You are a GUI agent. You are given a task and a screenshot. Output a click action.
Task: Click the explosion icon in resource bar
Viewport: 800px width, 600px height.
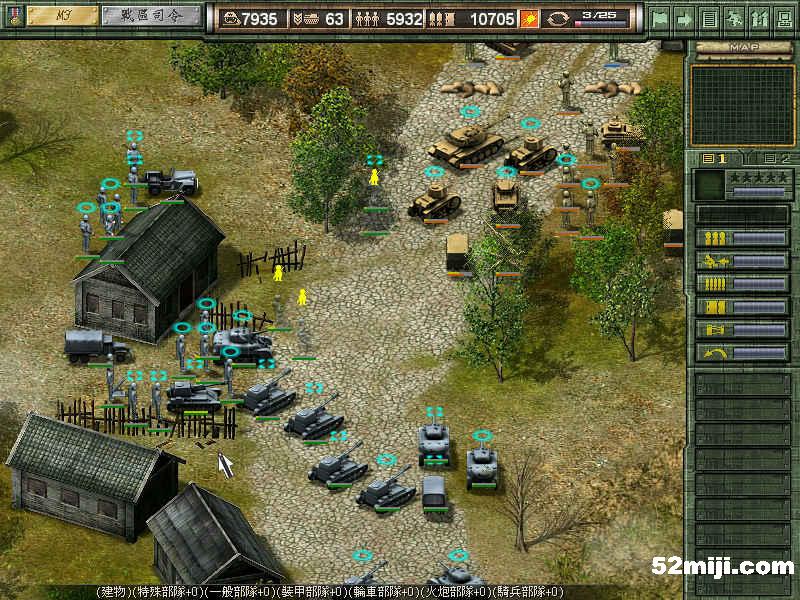(530, 18)
